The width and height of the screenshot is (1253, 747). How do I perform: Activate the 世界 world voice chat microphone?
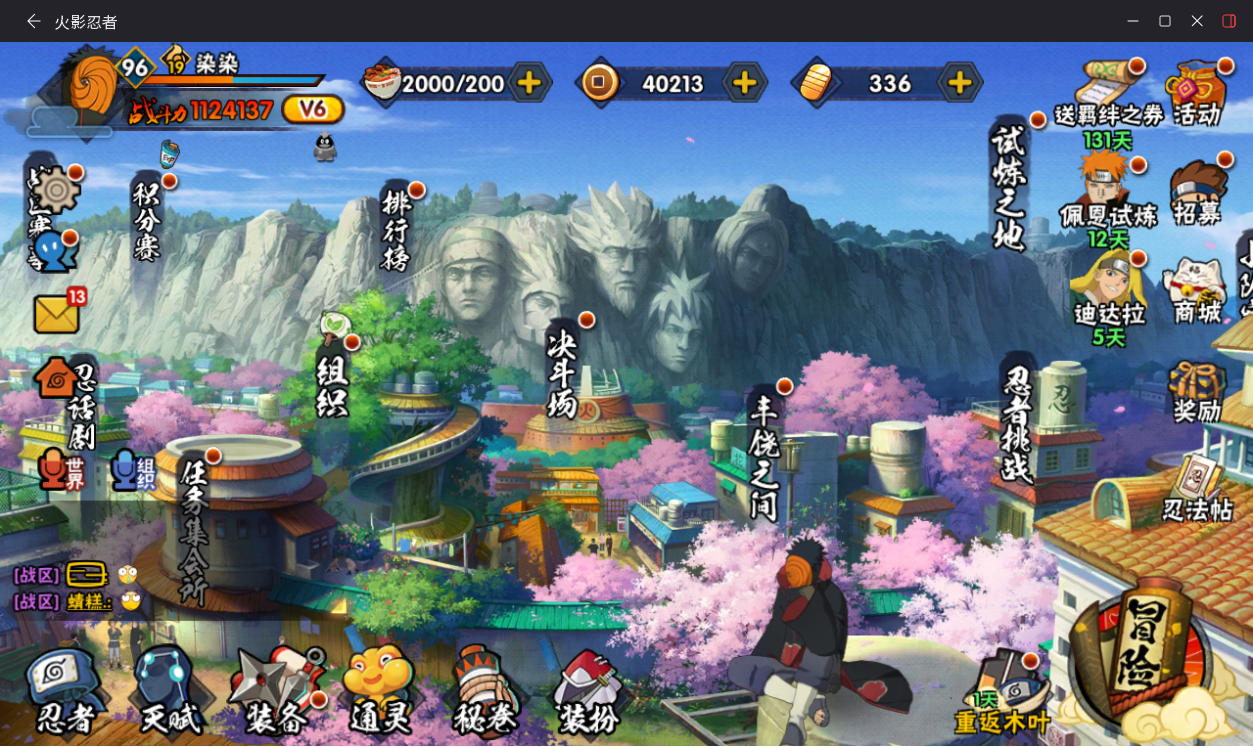tap(60, 471)
